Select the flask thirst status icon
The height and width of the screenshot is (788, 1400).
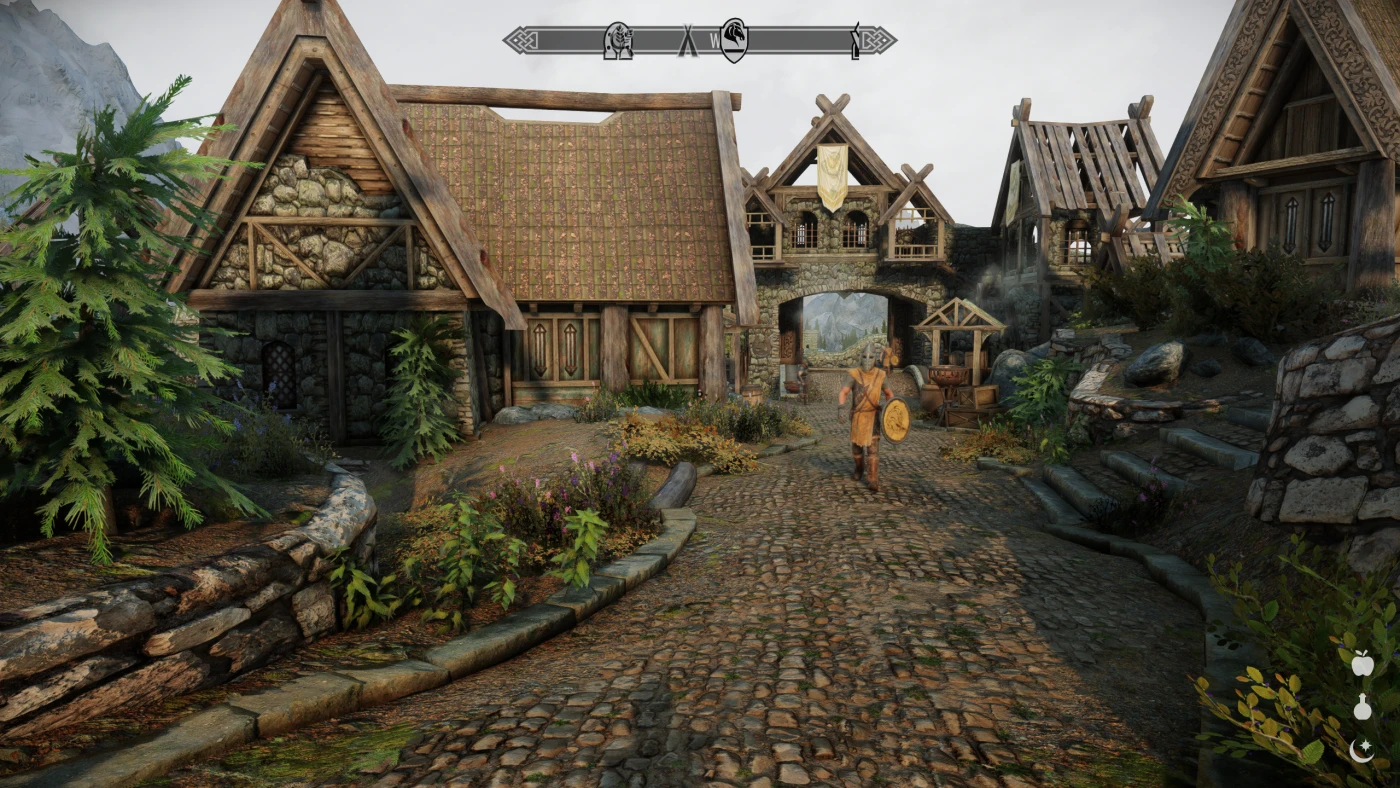(x=1361, y=707)
